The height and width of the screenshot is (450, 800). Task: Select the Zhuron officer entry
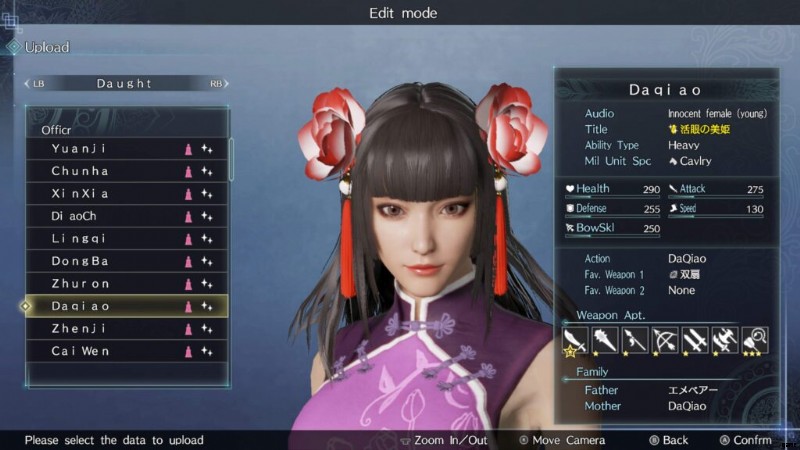(127, 284)
